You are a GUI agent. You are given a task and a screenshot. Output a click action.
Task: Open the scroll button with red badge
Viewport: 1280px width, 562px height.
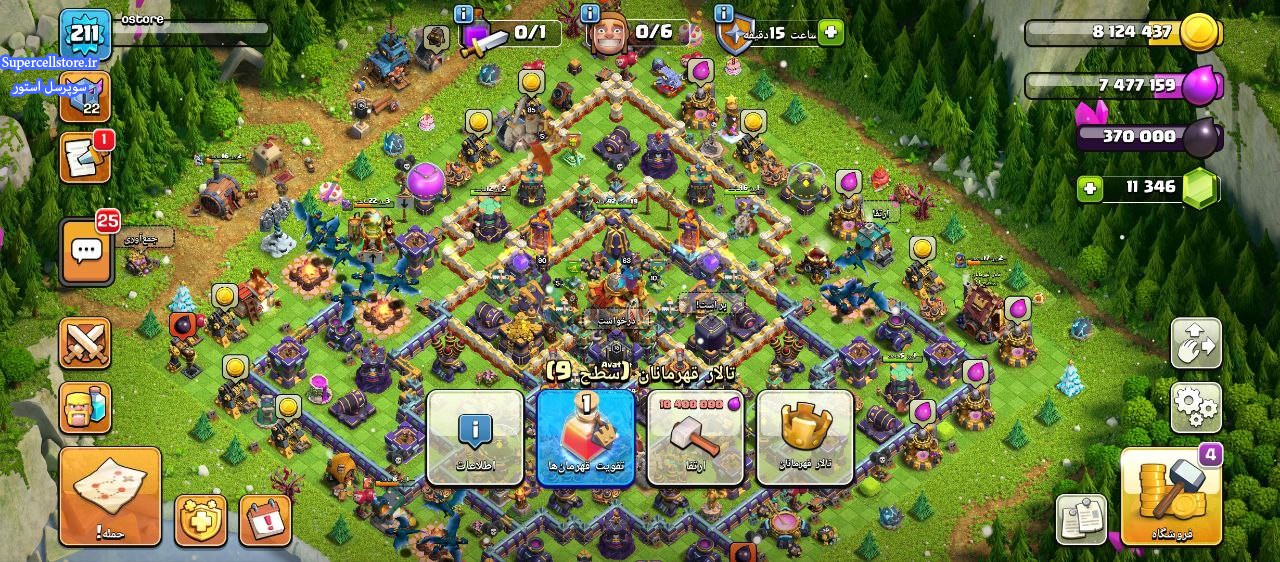point(85,158)
